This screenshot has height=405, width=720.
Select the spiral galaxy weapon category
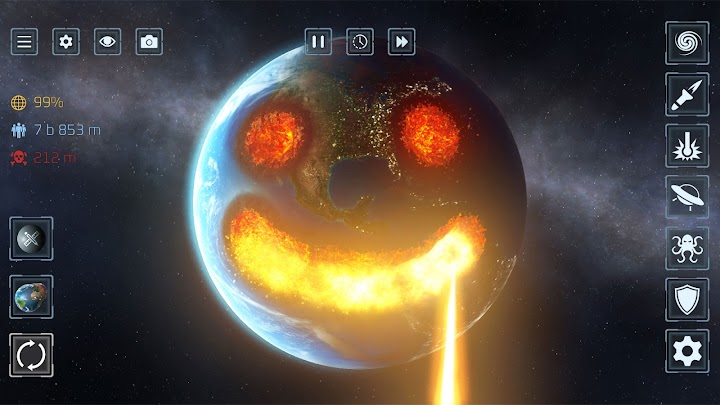687,42
